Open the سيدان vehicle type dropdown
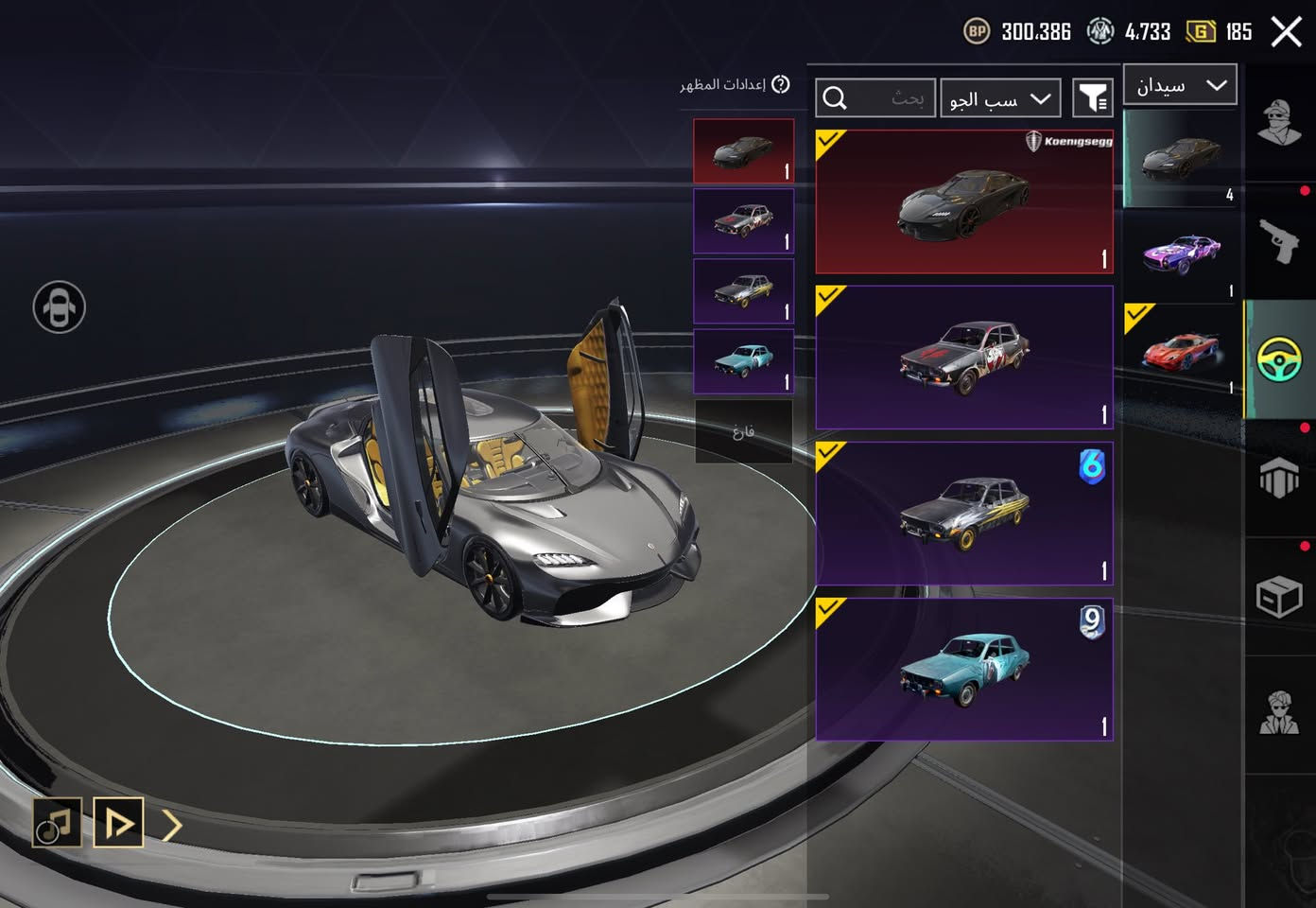 tap(1180, 85)
